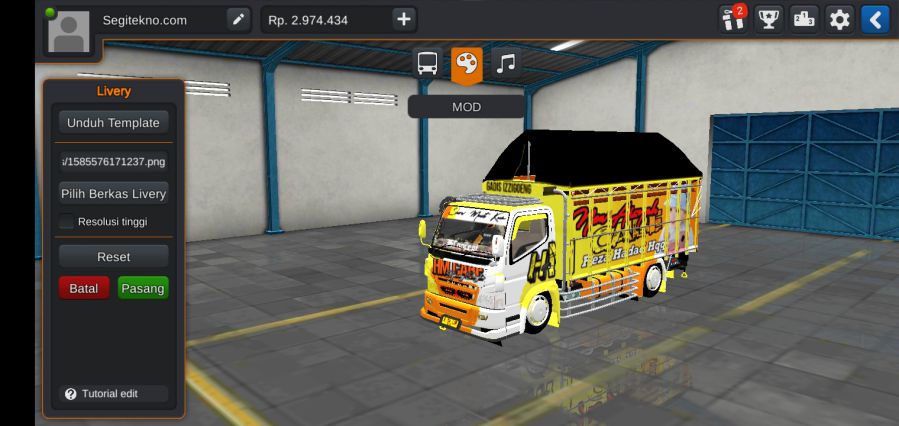This screenshot has height=426, width=899.
Task: Open the gift box with notification badge
Action: (x=732, y=19)
